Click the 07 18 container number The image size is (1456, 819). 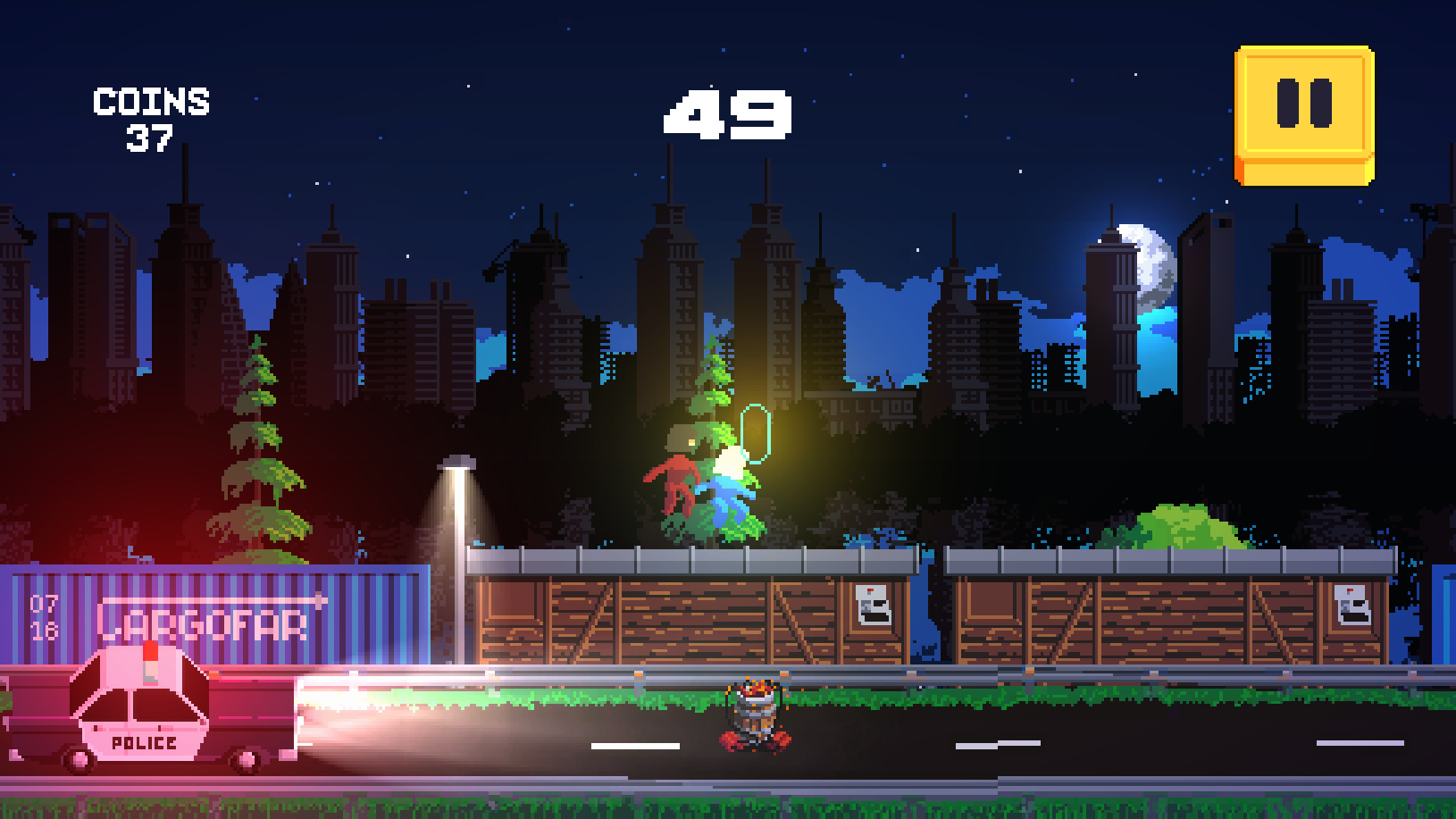click(x=44, y=618)
